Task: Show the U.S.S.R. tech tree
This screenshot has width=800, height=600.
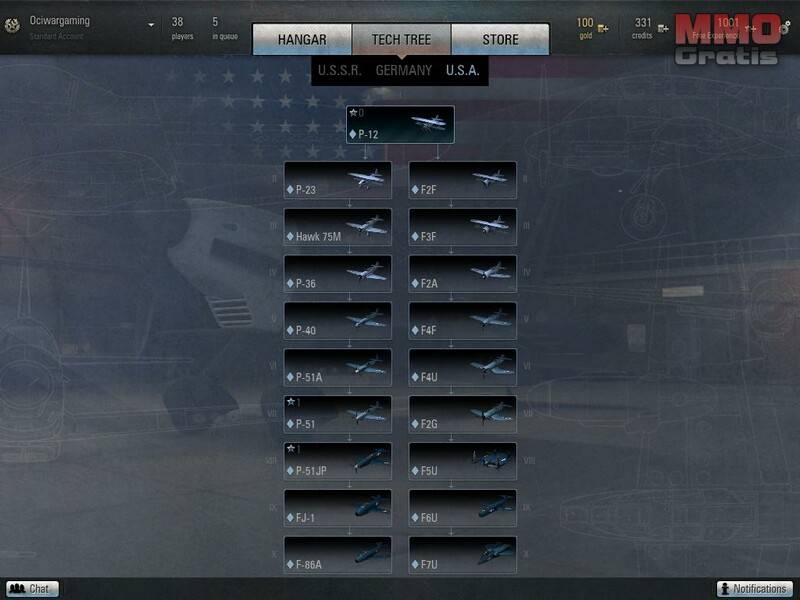Action: pyautogui.click(x=339, y=70)
